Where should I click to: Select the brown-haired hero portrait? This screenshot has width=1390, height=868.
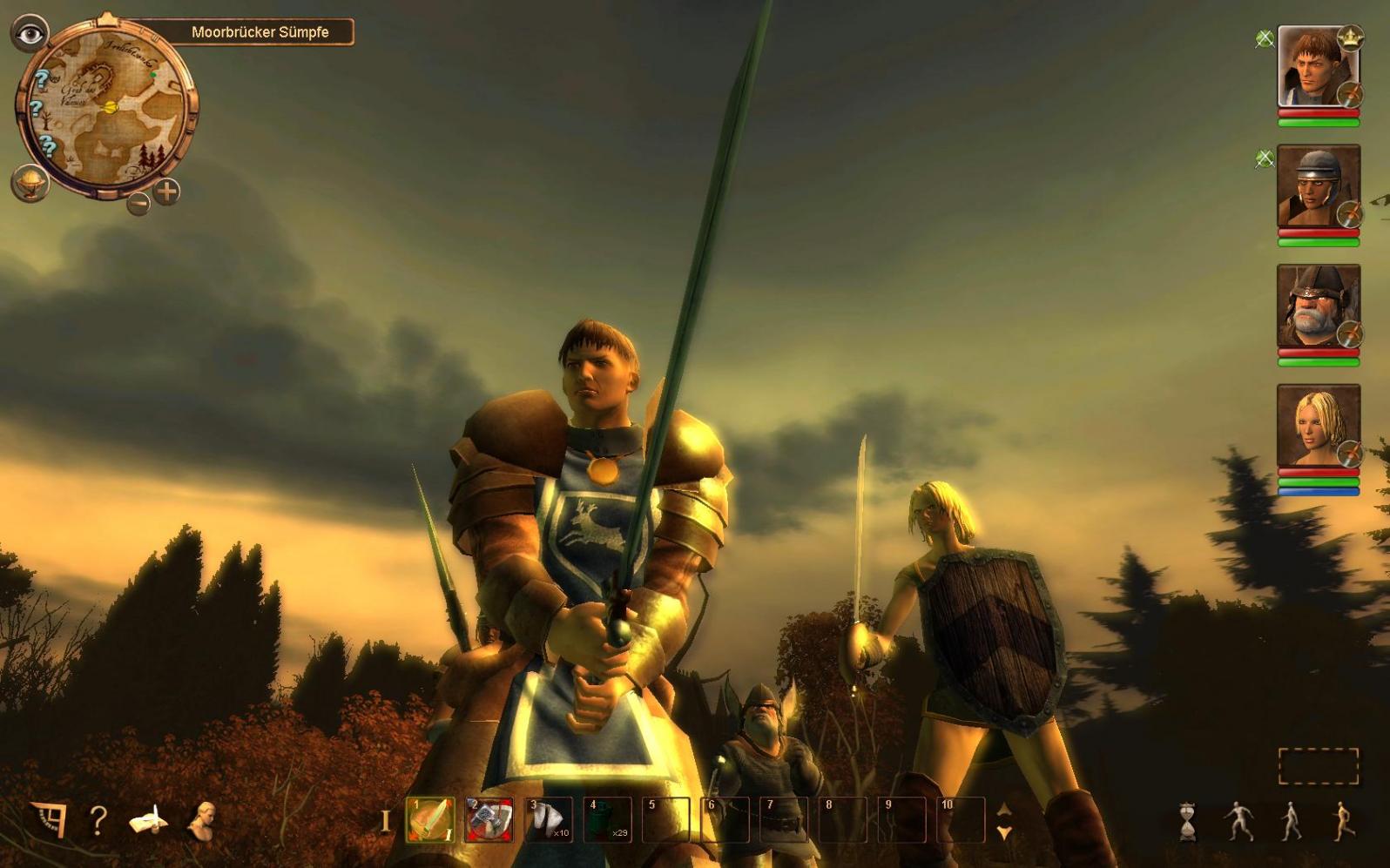click(1317, 67)
